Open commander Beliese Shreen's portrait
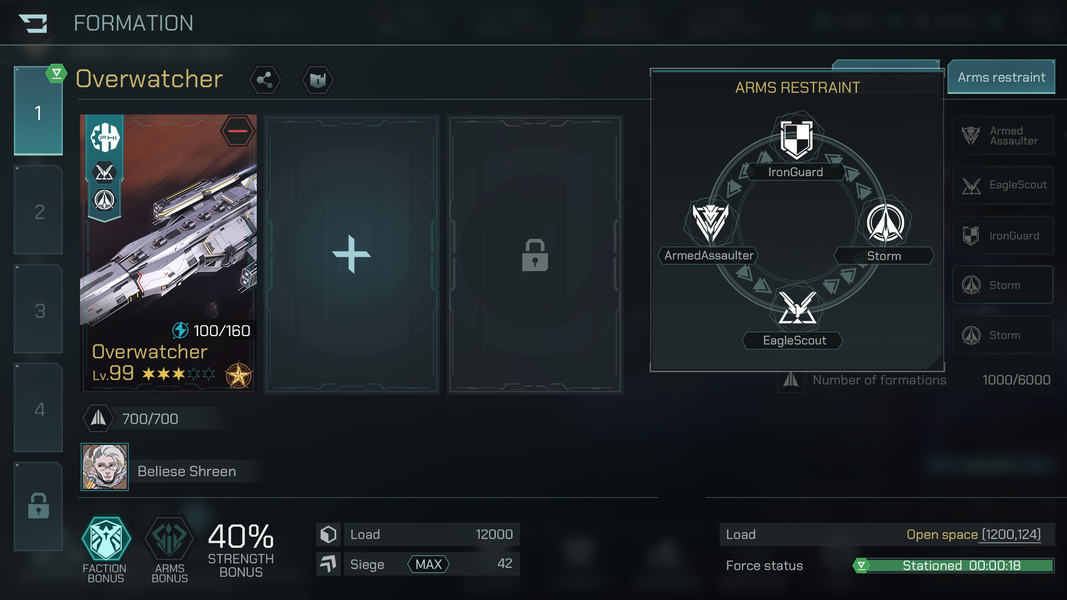Image resolution: width=1067 pixels, height=600 pixels. (105, 468)
